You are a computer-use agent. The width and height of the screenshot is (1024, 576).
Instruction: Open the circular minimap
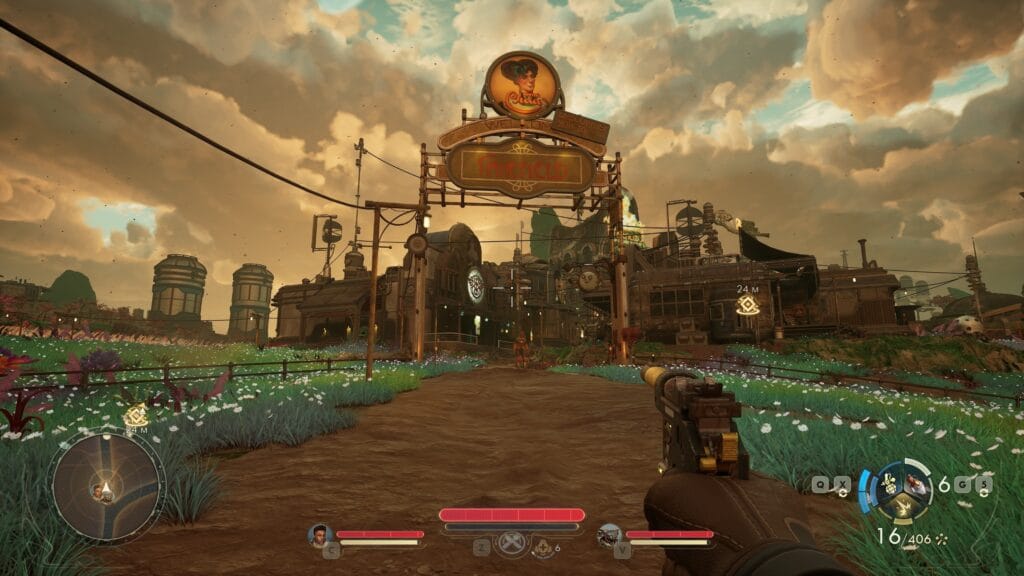[x=107, y=486]
